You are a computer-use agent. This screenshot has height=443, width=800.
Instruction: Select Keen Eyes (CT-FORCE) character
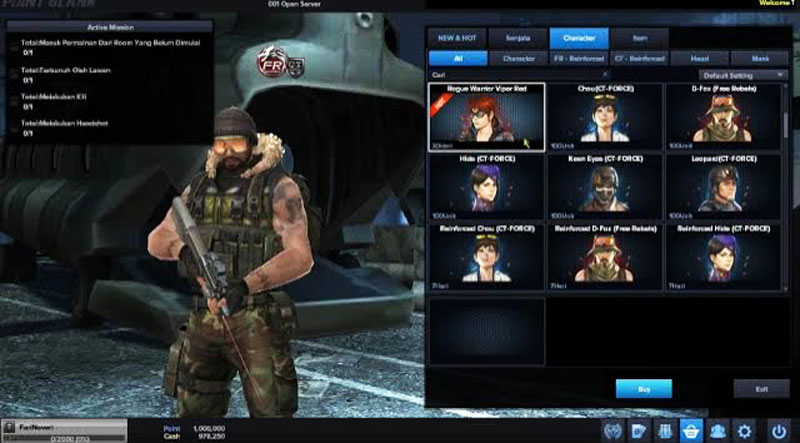pos(605,186)
